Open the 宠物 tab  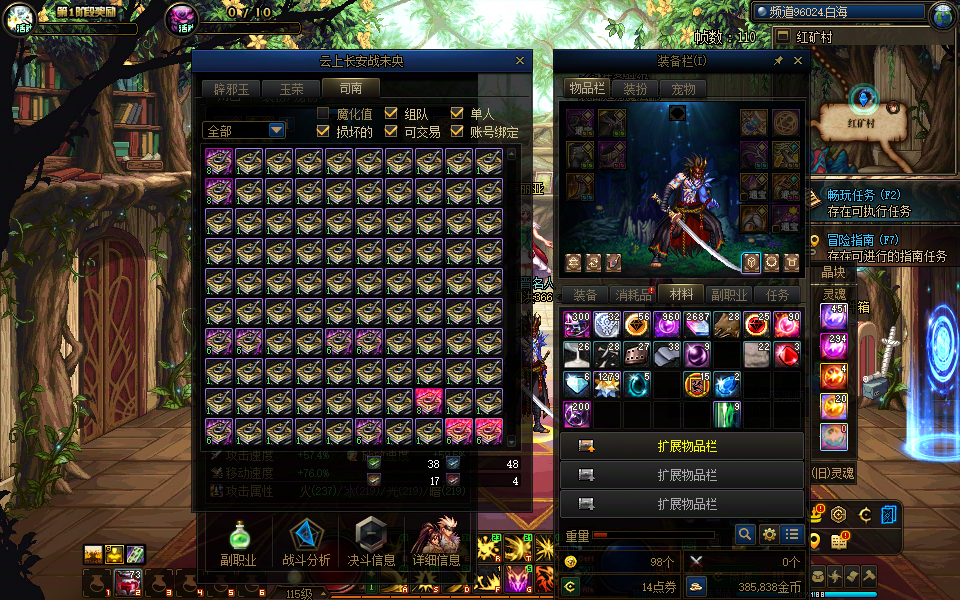click(683, 89)
